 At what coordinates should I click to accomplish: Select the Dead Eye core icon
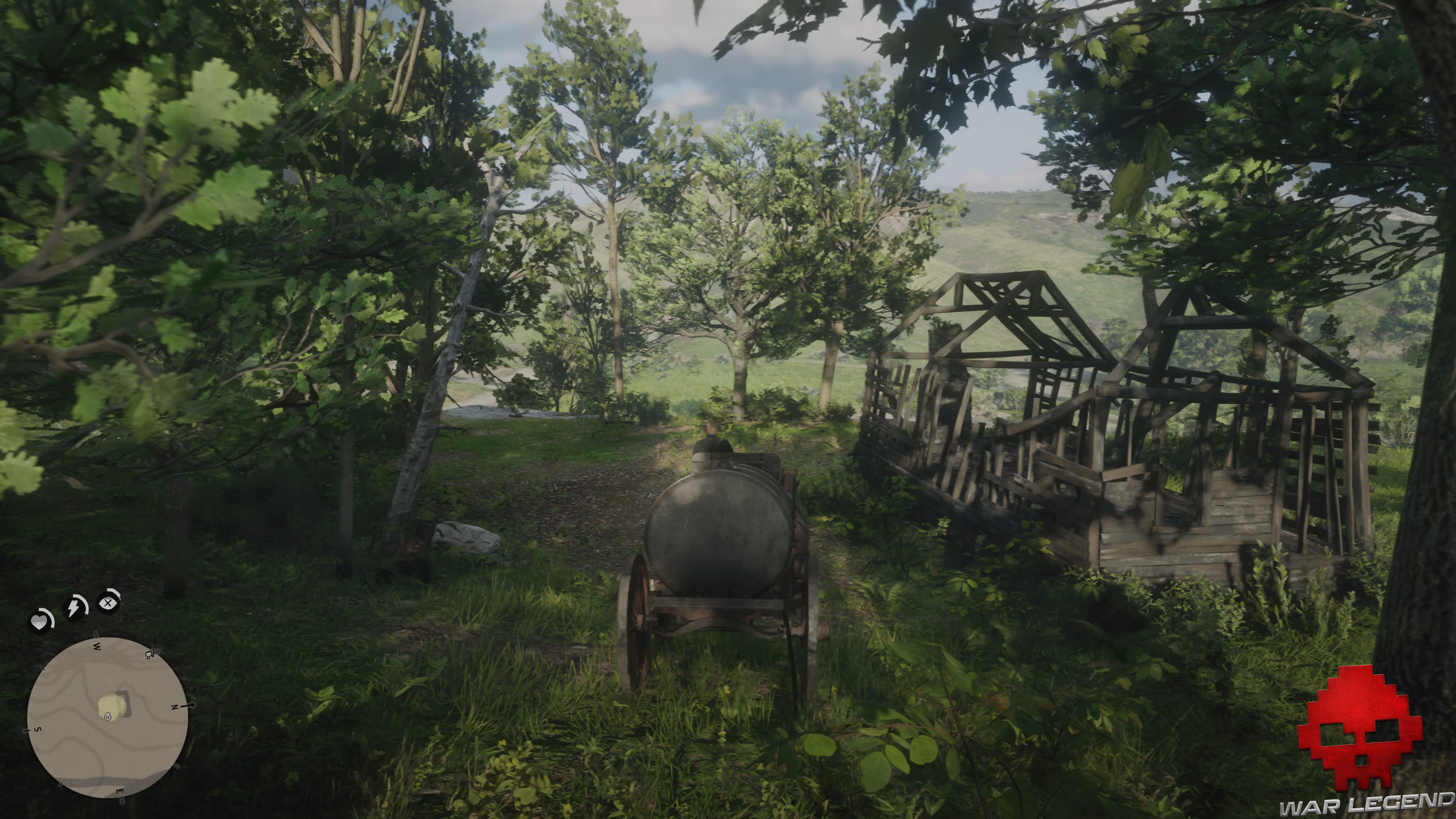click(x=108, y=604)
